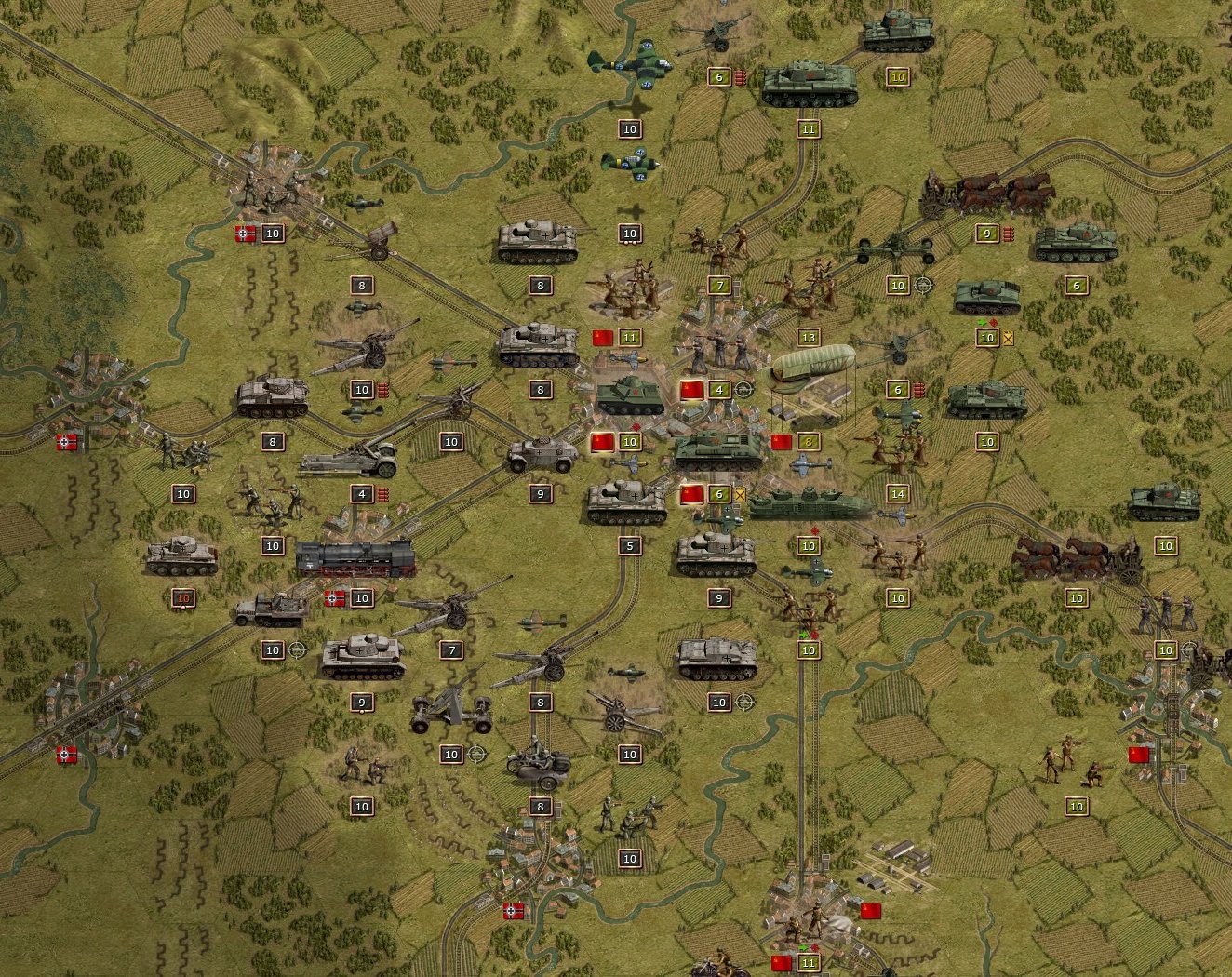Click the attack crosshair beside the 4-strength tank
Viewport: 1232px width, 977px height.
[742, 390]
